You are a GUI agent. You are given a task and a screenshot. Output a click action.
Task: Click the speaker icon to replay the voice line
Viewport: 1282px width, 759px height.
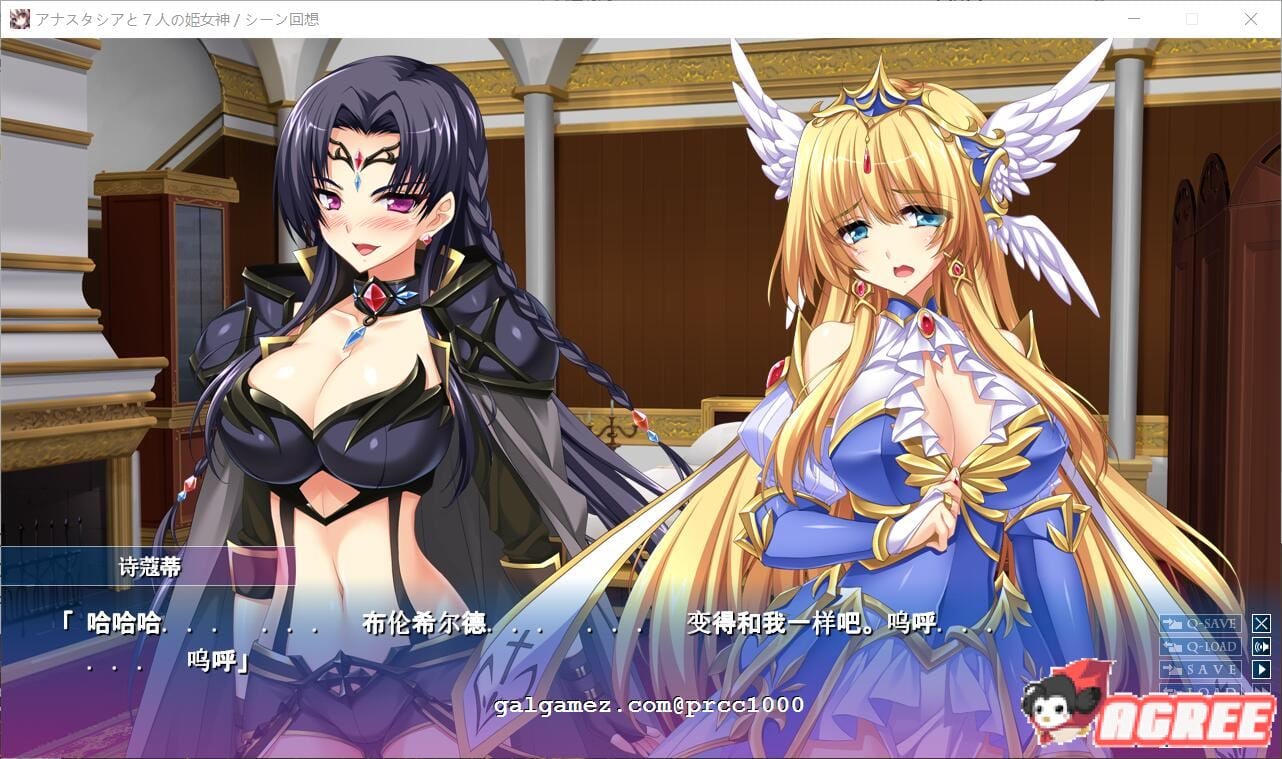coord(1262,646)
